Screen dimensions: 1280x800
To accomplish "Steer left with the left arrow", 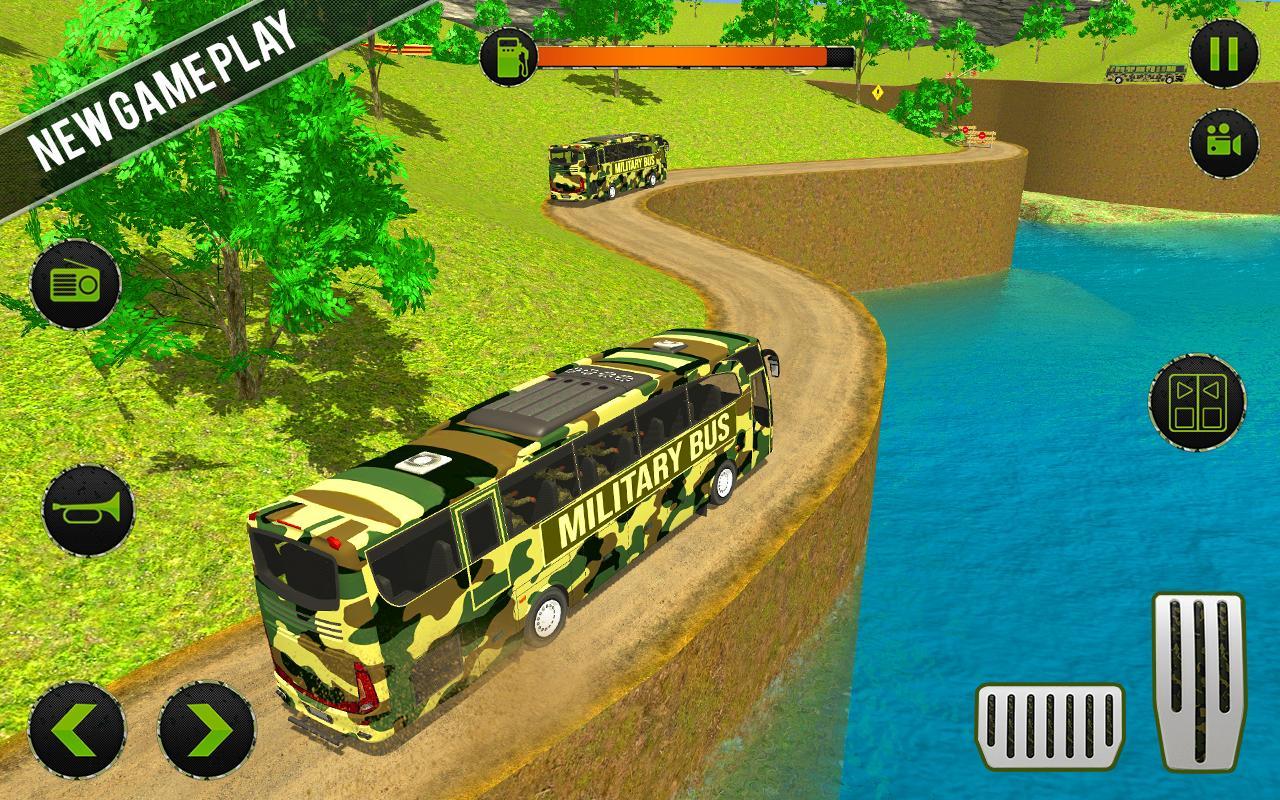I will (x=77, y=730).
